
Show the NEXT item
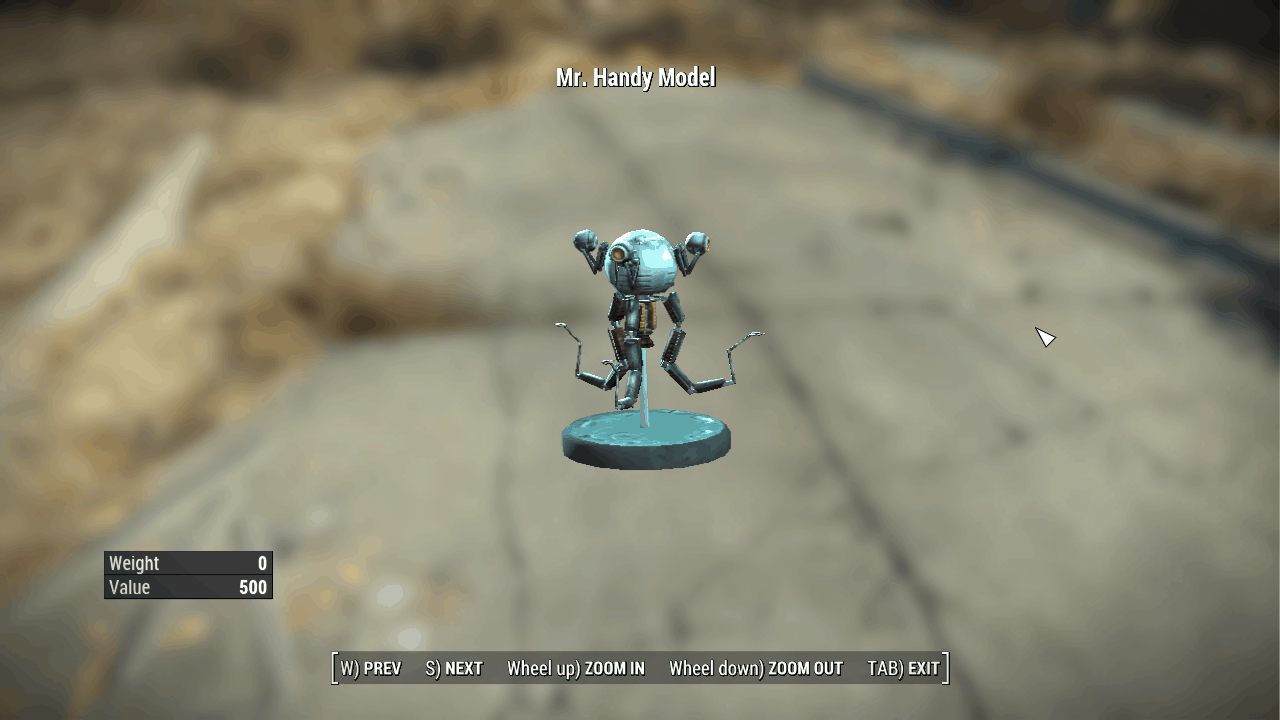[454, 669]
